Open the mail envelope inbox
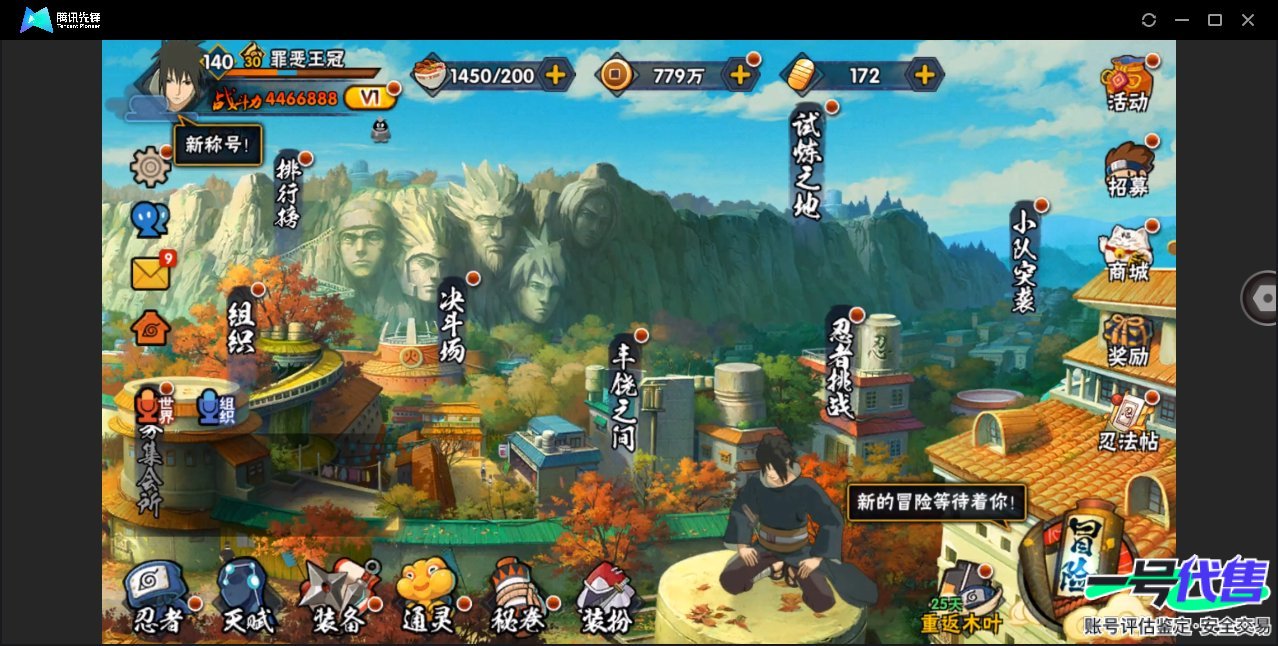This screenshot has height=646, width=1278. coord(150,272)
